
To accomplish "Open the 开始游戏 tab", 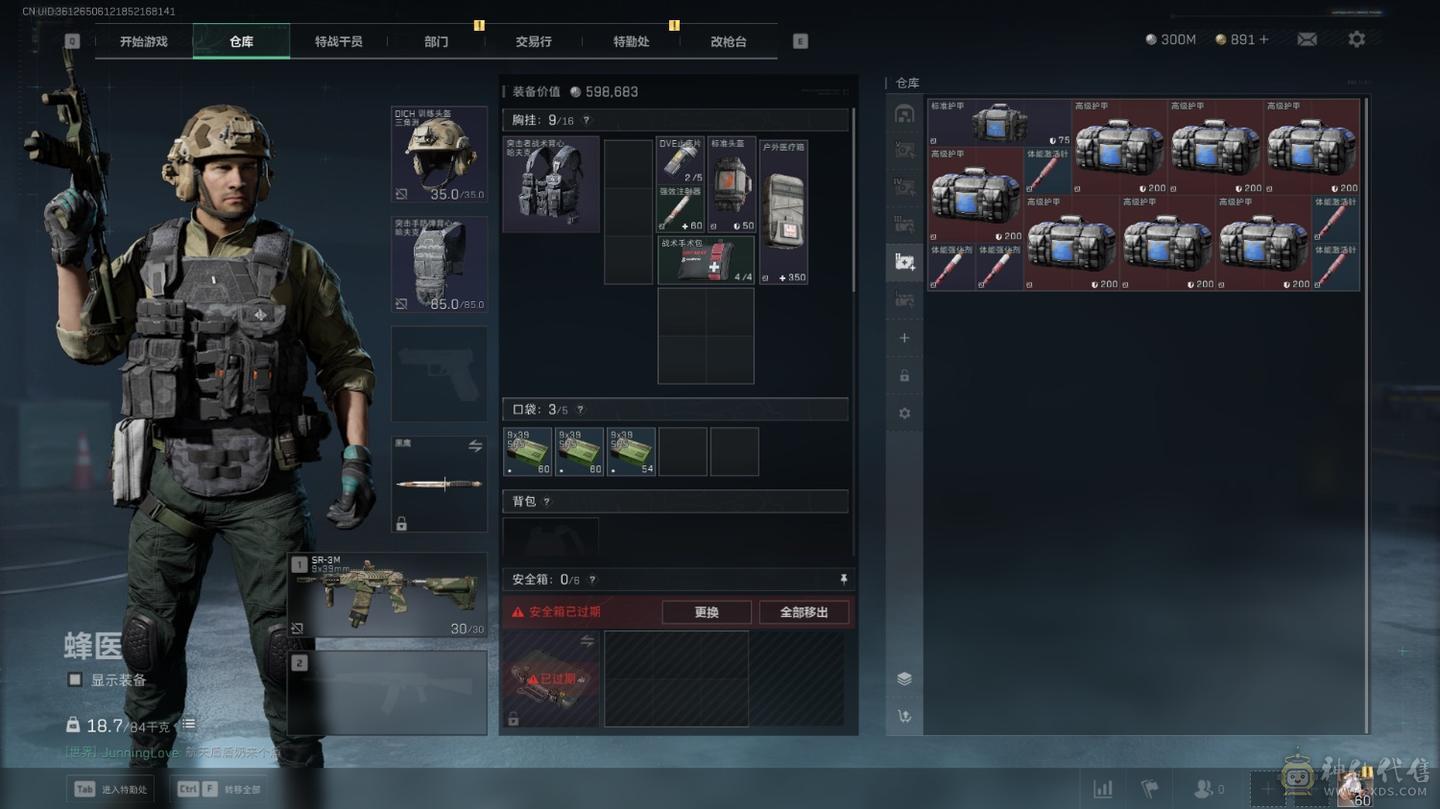I will 143,41.
